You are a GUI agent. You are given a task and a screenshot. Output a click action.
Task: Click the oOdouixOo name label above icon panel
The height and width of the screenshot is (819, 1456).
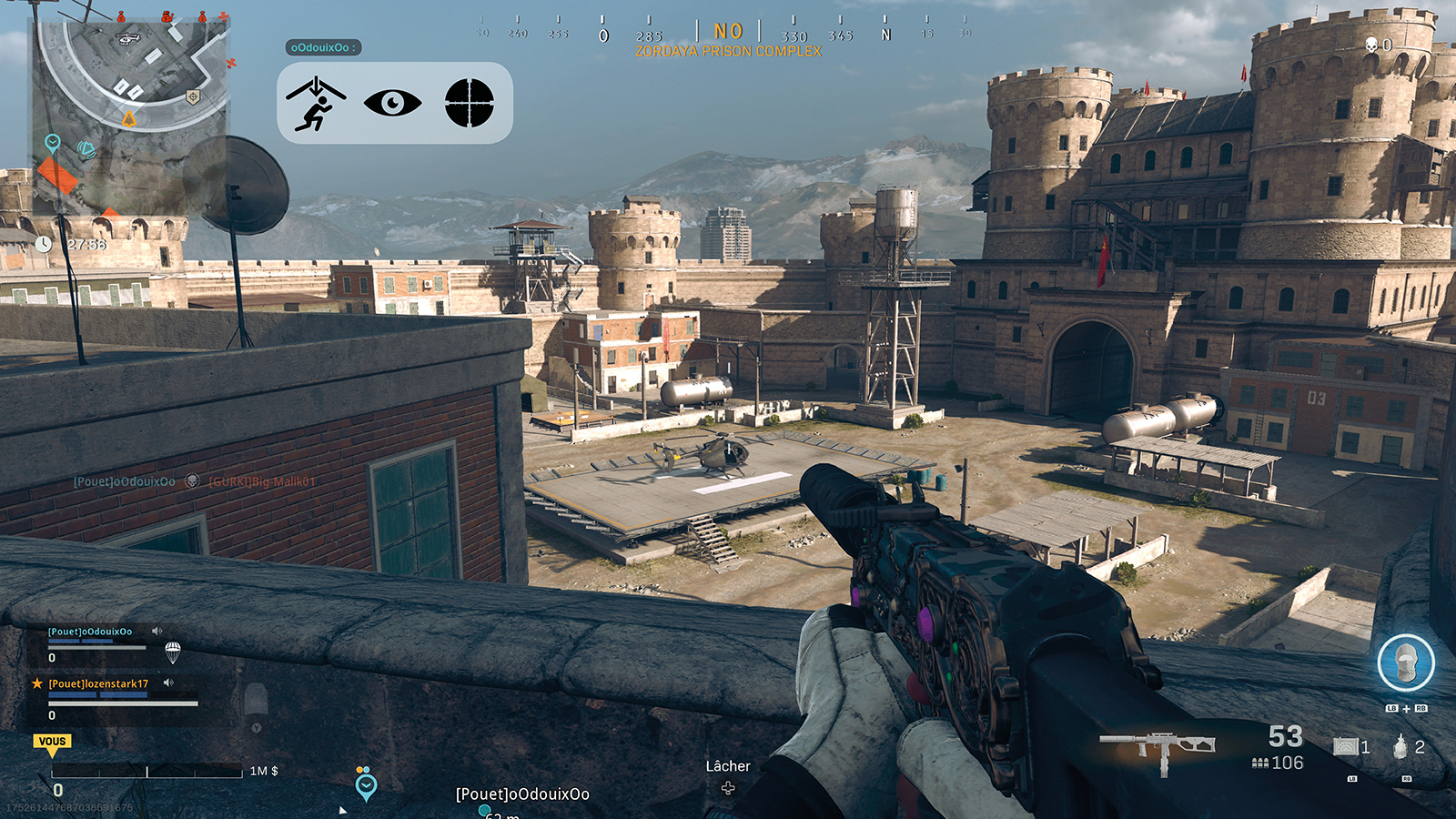pos(323,47)
